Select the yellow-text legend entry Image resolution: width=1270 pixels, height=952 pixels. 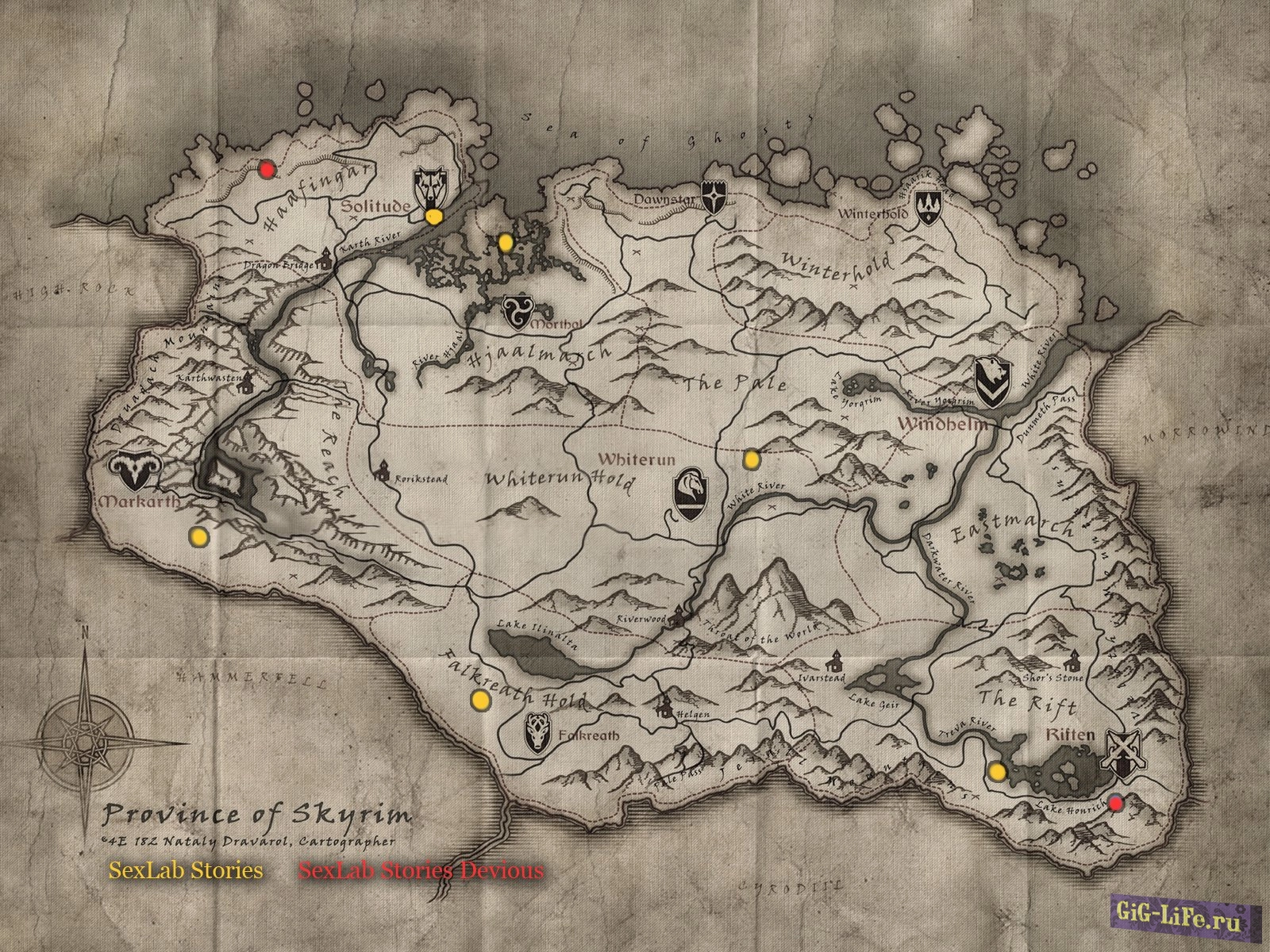(186, 870)
